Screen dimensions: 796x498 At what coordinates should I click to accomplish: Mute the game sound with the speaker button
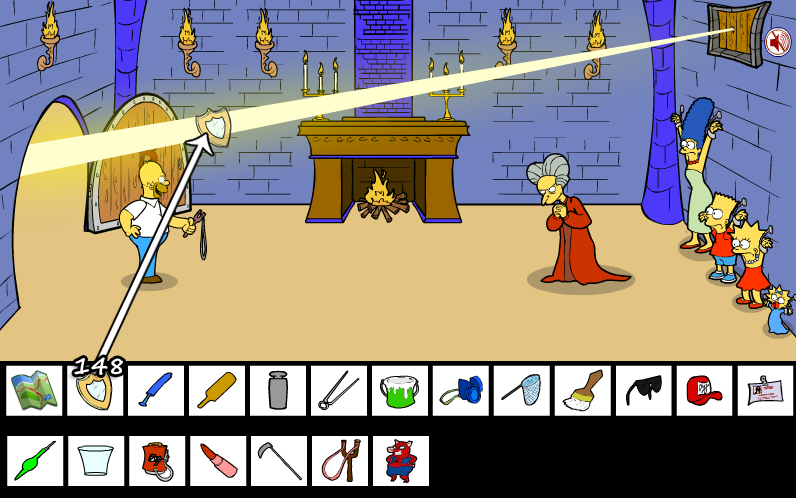click(x=777, y=42)
